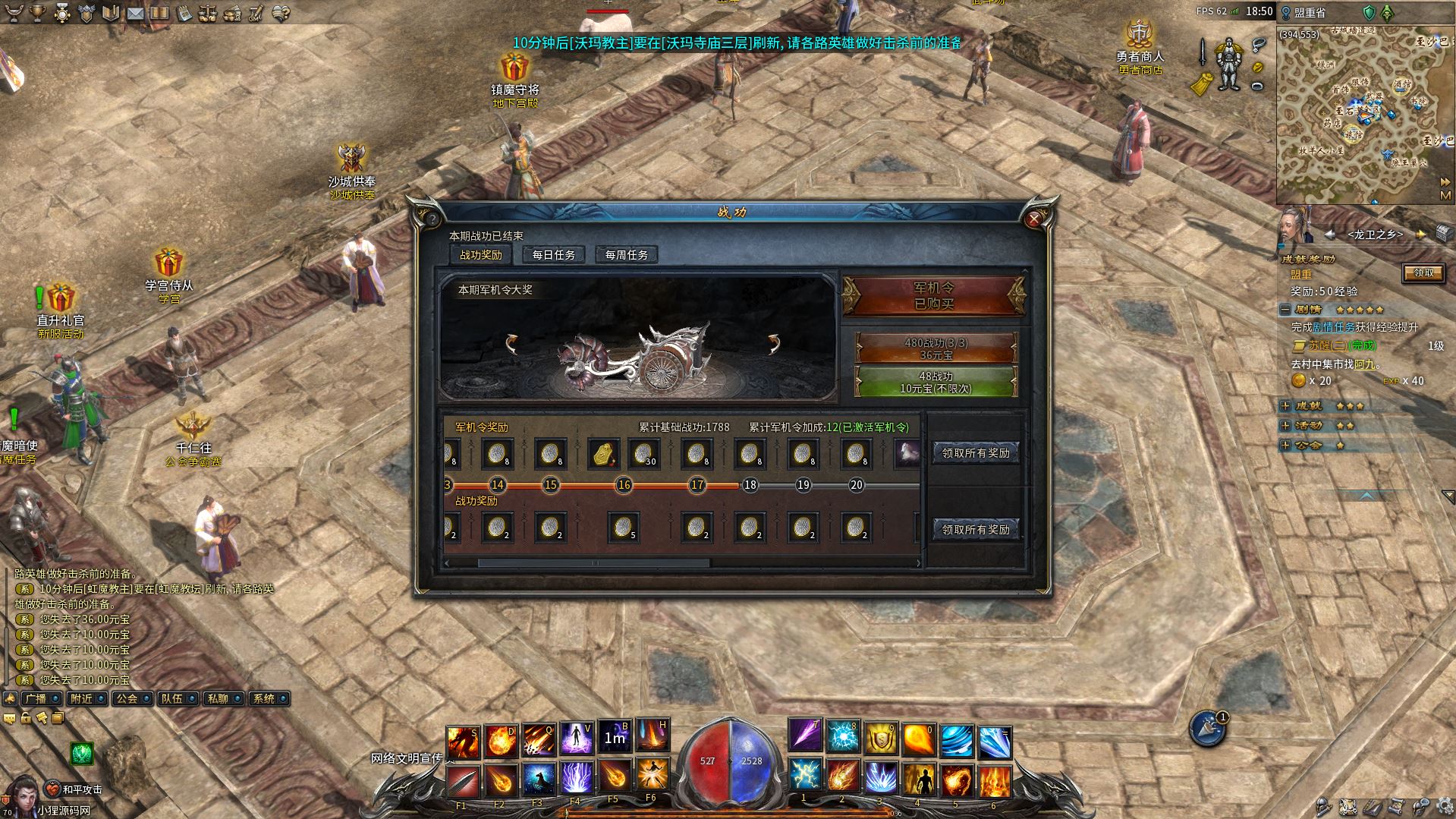The image size is (1456, 819).
Task: Purchase 48战功 for 10元宝
Action: [936, 382]
